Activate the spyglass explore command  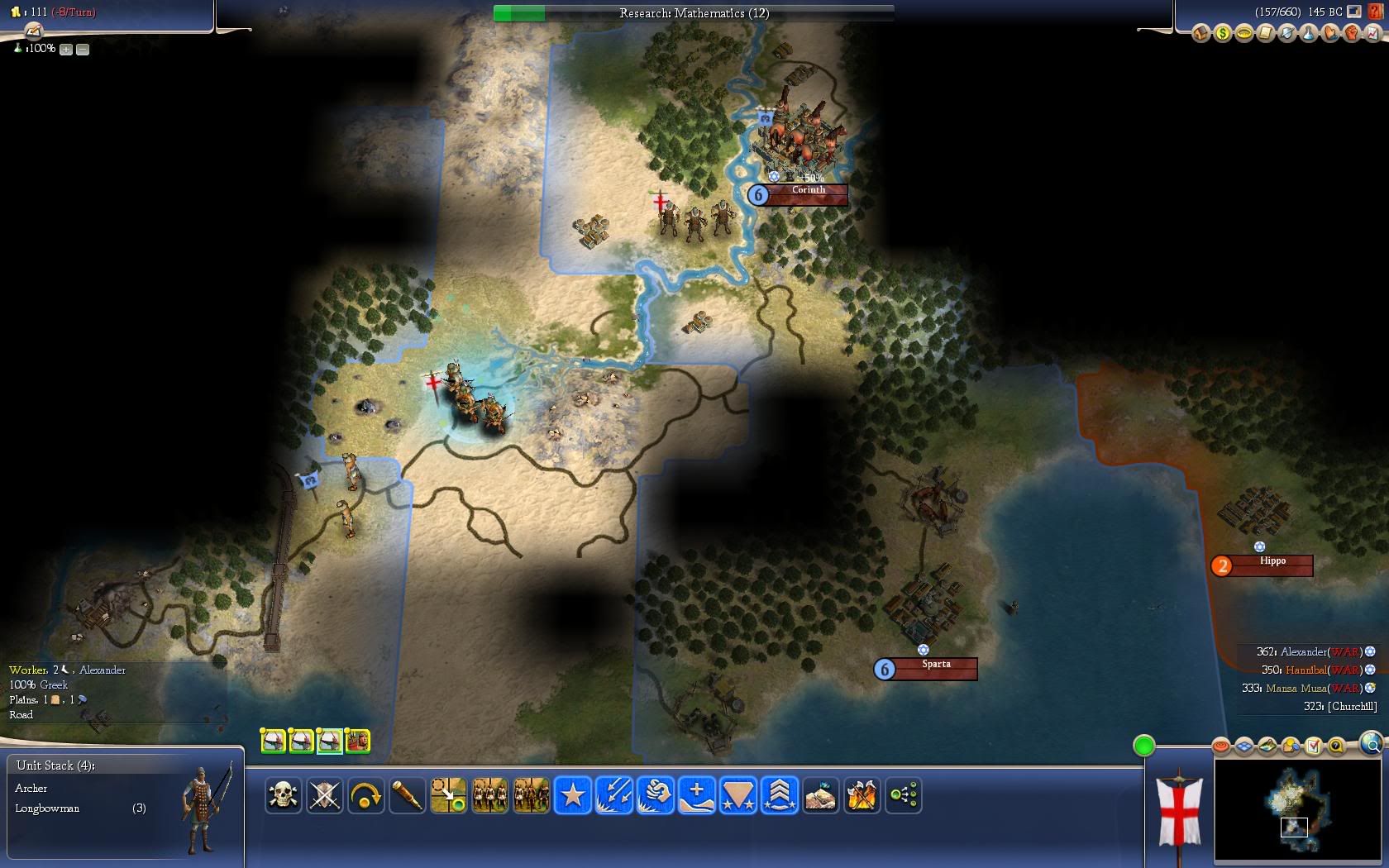click(407, 795)
